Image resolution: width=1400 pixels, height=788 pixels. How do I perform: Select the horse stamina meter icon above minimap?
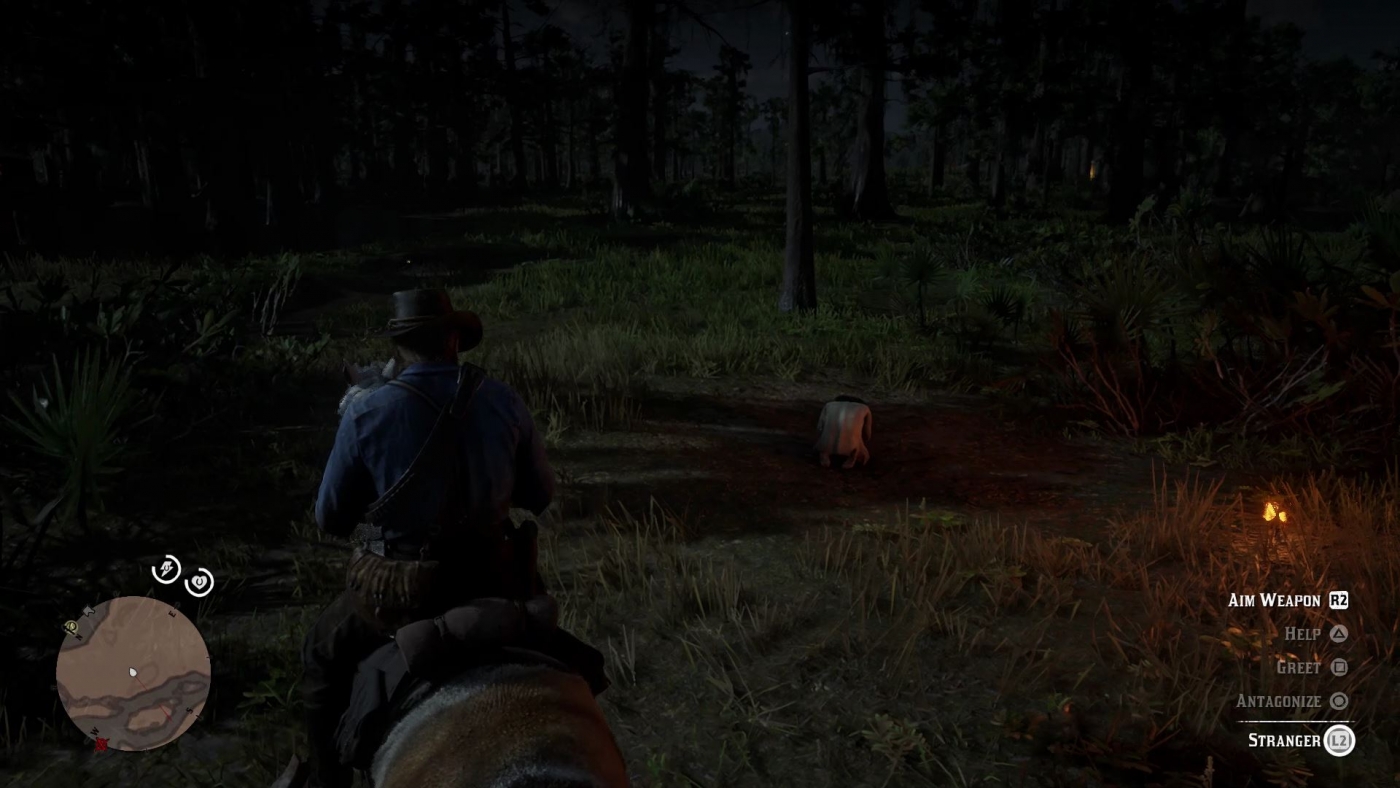167,568
